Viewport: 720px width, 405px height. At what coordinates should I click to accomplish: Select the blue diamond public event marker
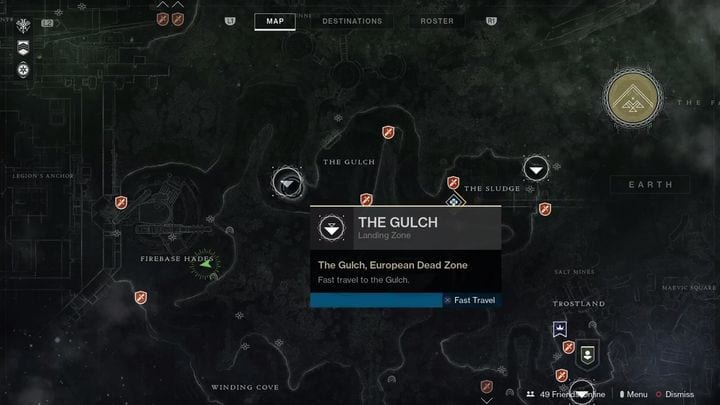[x=455, y=201]
